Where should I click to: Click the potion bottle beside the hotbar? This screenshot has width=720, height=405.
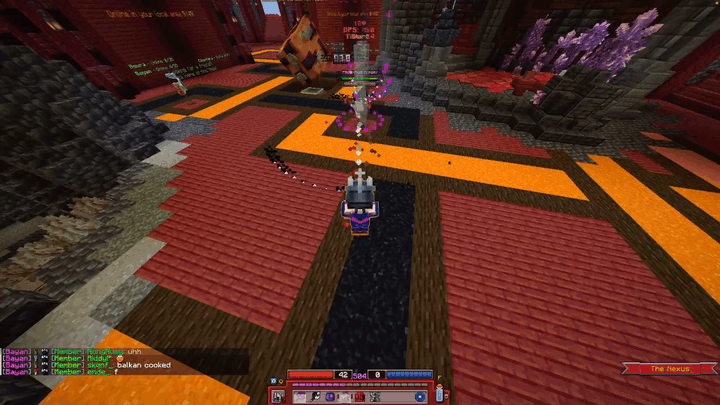tap(440, 393)
